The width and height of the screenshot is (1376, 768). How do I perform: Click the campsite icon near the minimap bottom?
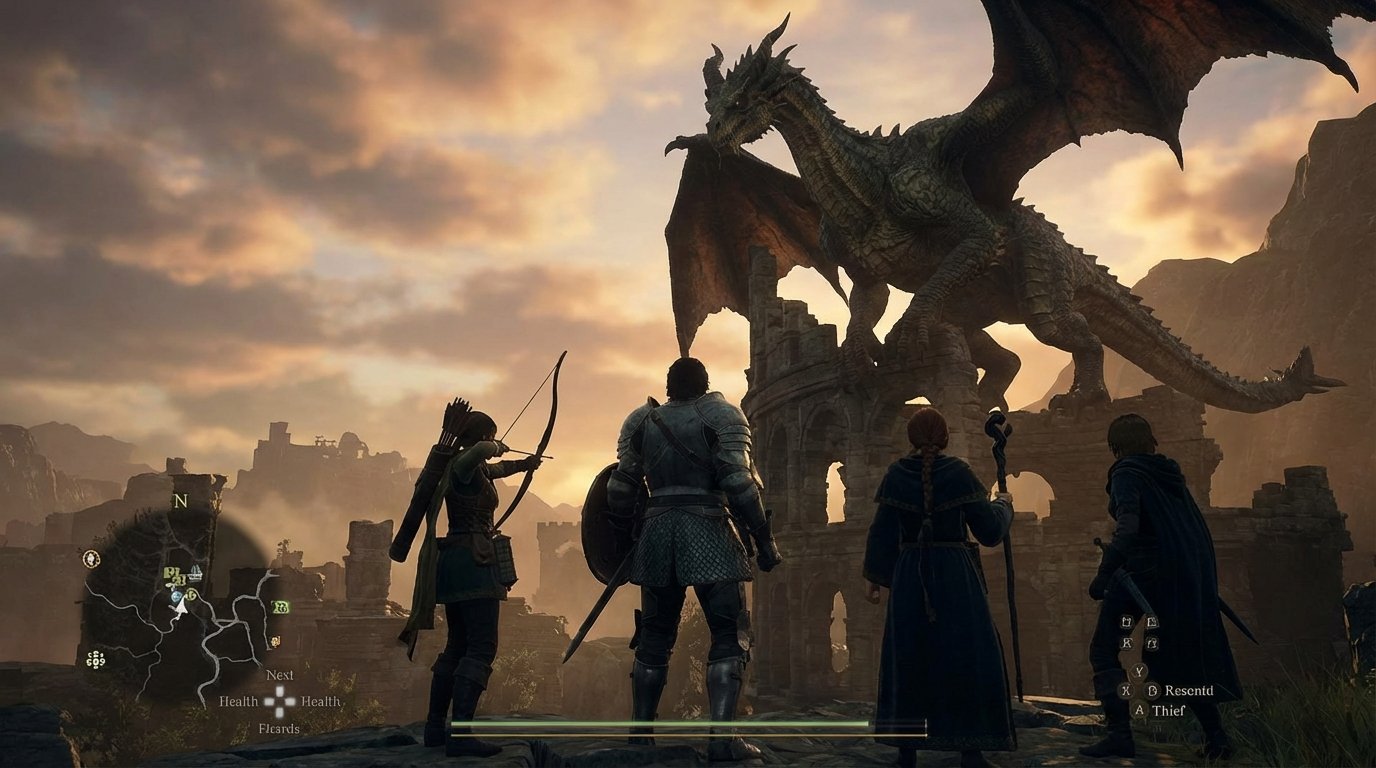pos(96,660)
